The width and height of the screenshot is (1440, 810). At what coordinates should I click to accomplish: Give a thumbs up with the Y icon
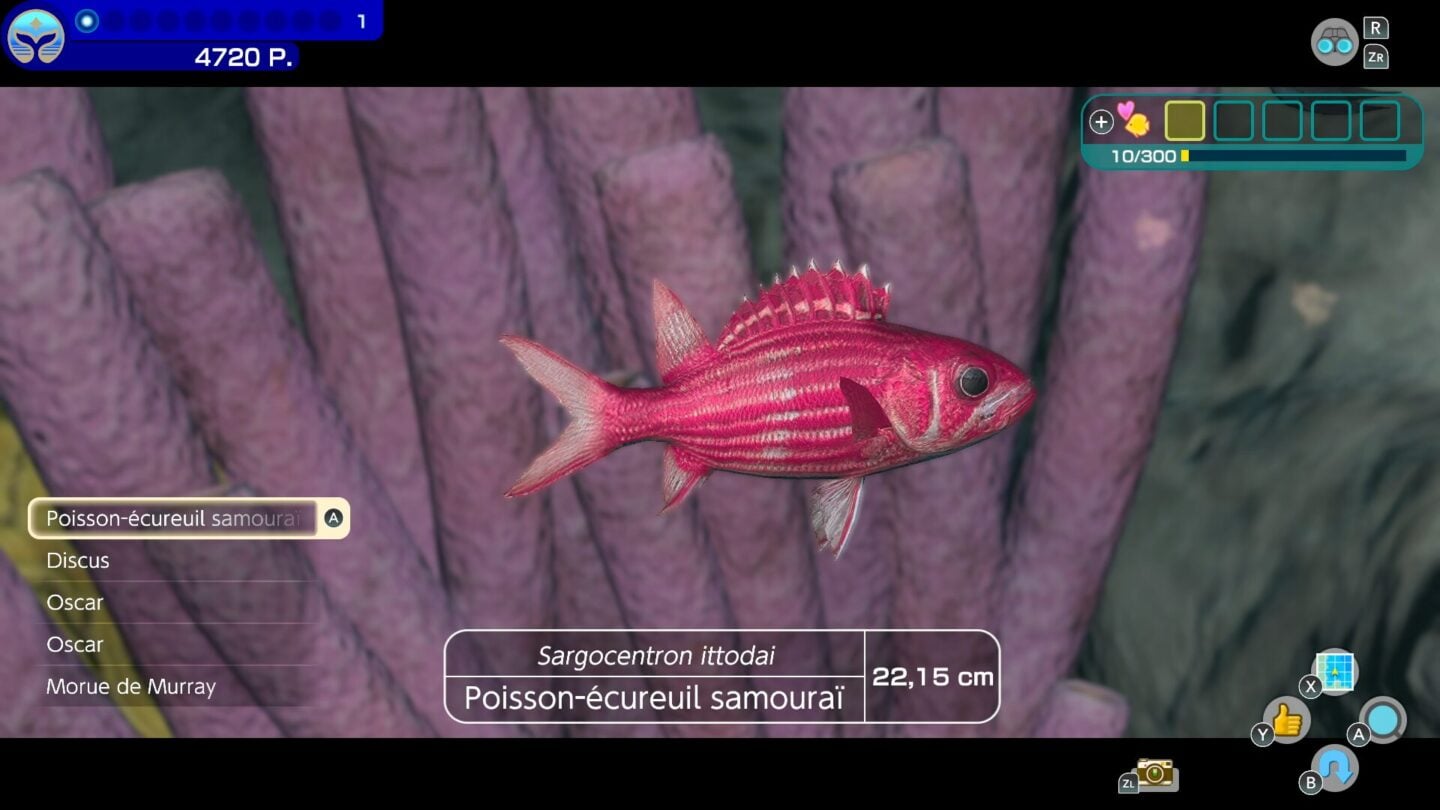1287,722
